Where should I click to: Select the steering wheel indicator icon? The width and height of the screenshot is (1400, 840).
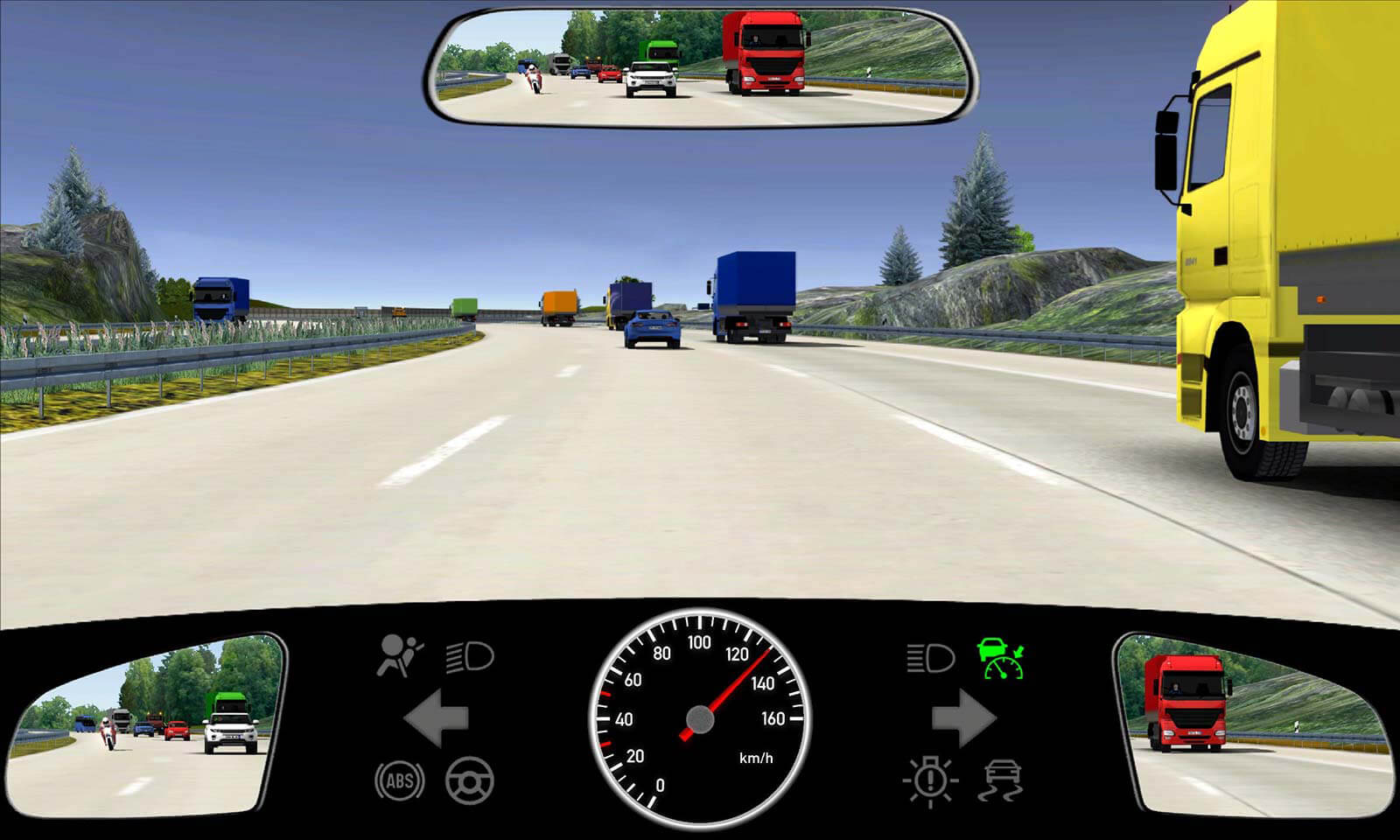(x=470, y=780)
